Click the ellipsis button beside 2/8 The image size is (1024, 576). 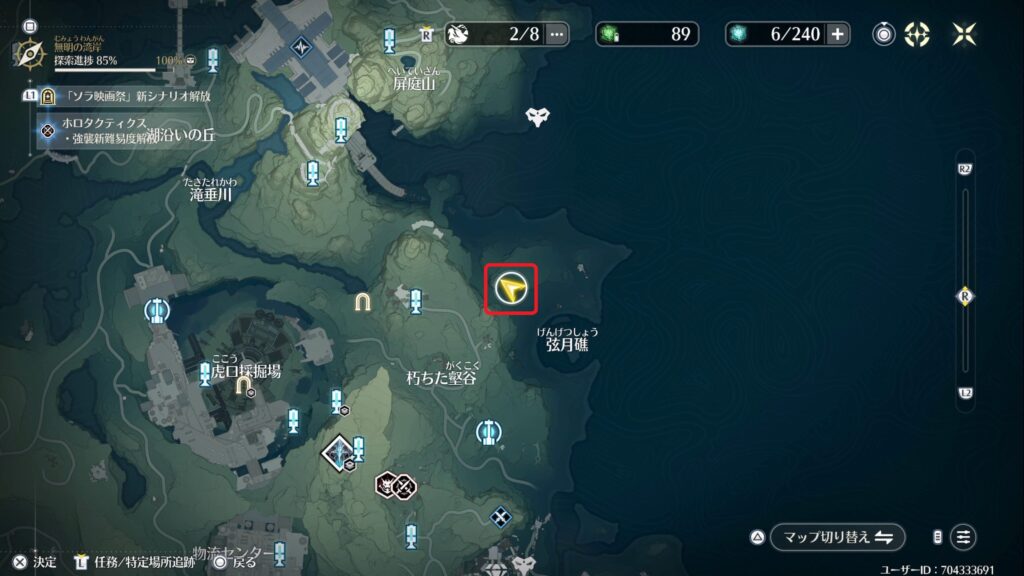(x=556, y=34)
